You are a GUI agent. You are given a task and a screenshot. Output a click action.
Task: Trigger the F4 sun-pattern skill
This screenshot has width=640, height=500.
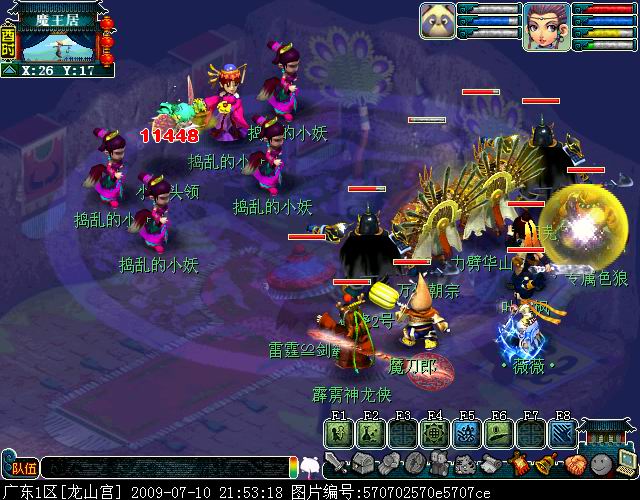[434, 432]
